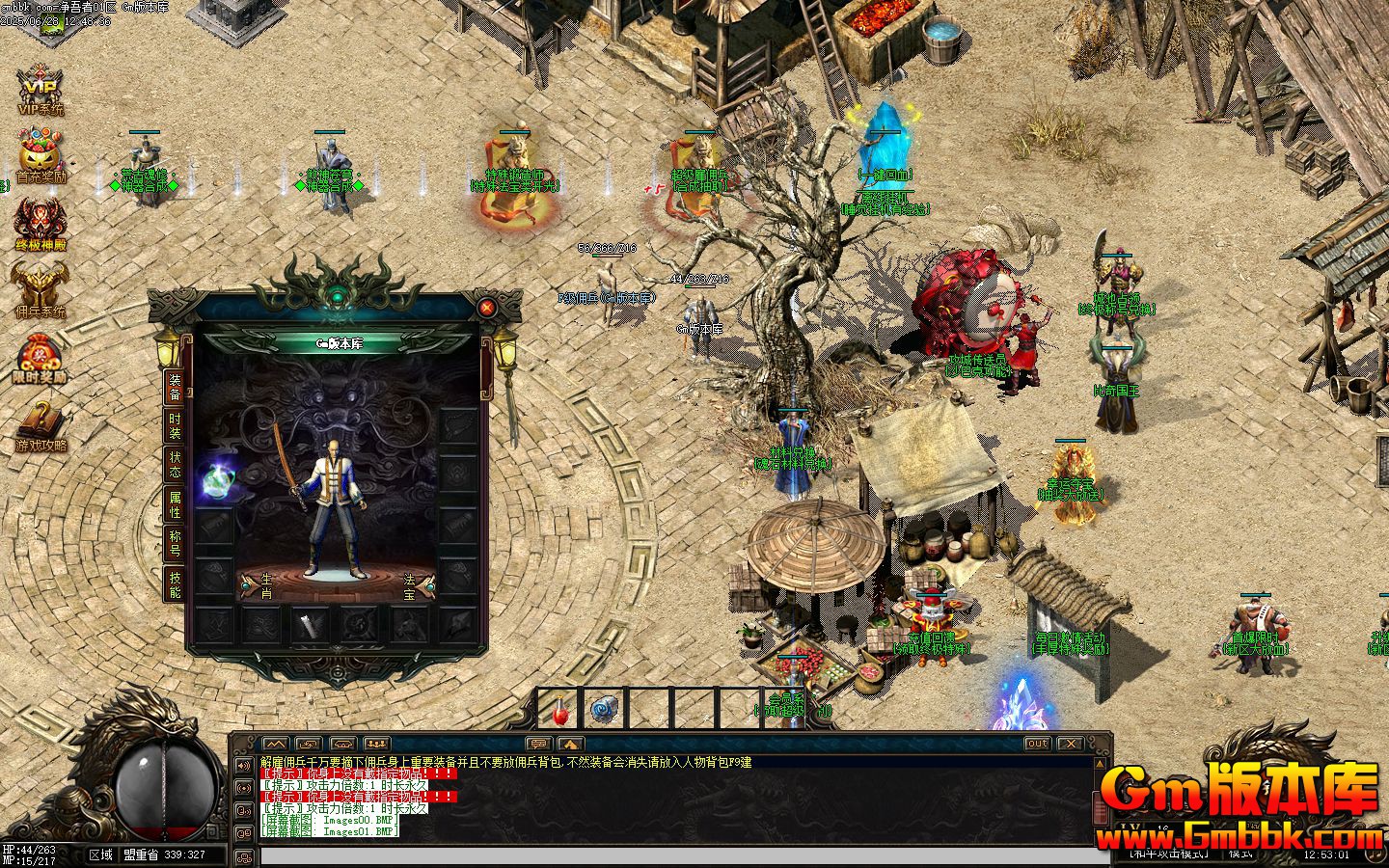Switch to the 时装 tab
Screen dimensions: 1389x868
point(175,426)
